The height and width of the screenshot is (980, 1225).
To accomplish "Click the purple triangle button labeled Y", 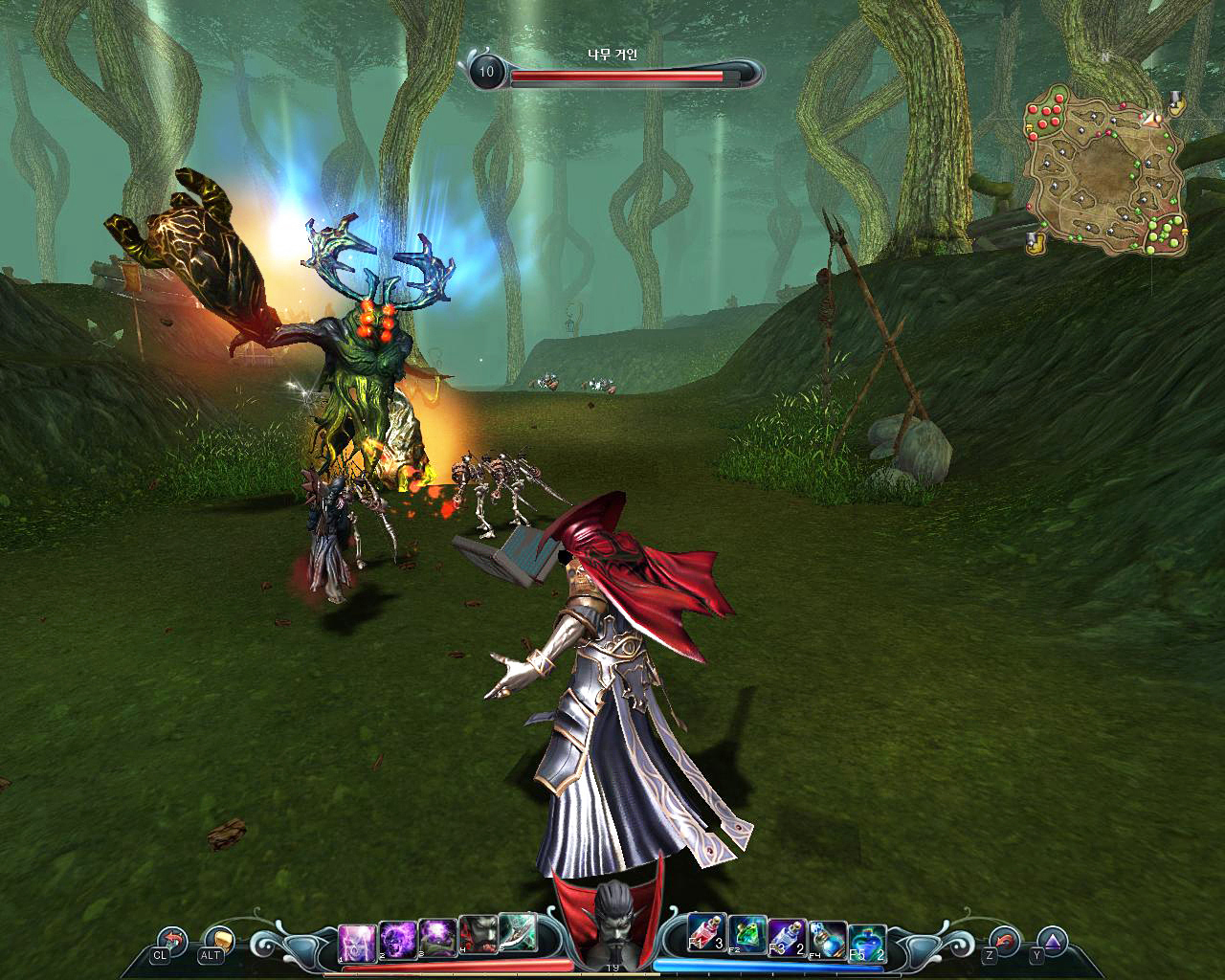I will click(1052, 941).
